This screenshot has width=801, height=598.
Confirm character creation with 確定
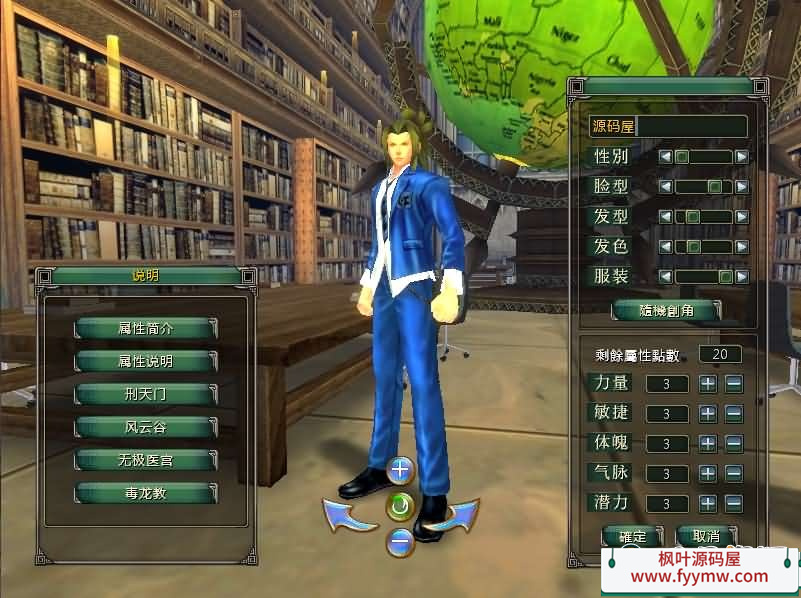632,536
